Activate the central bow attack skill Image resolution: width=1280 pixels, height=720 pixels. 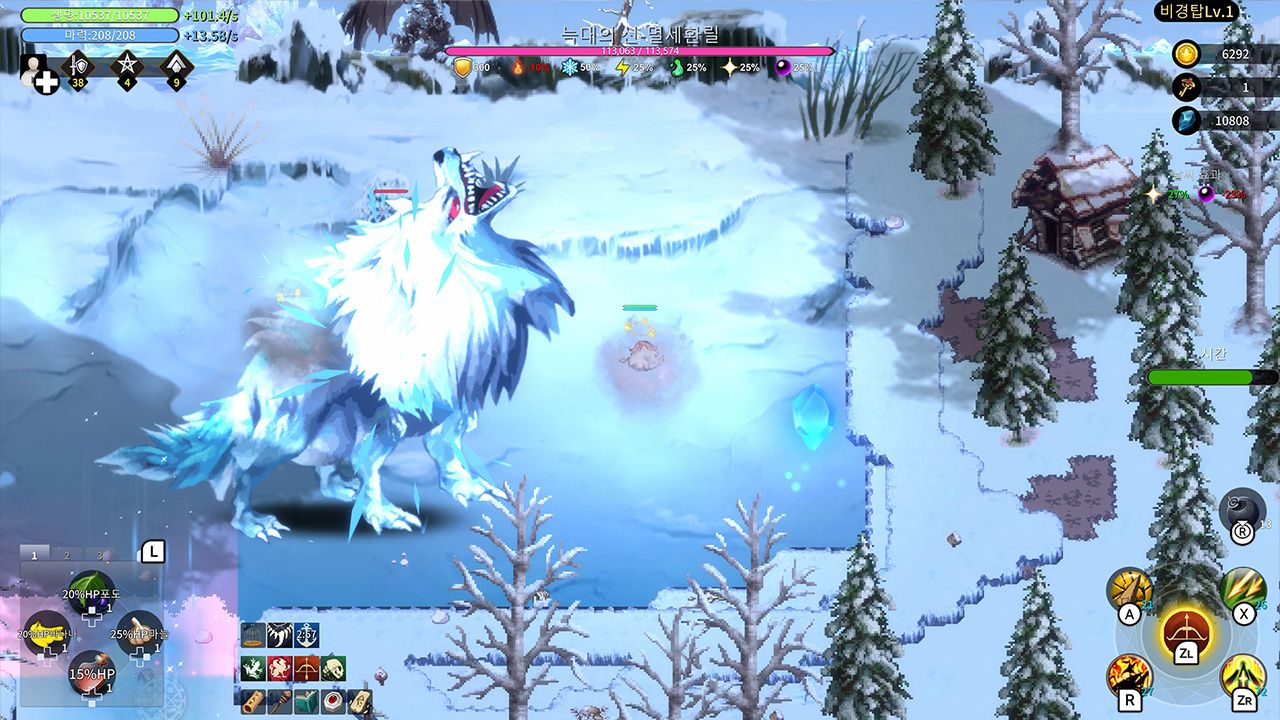[x=1185, y=632]
